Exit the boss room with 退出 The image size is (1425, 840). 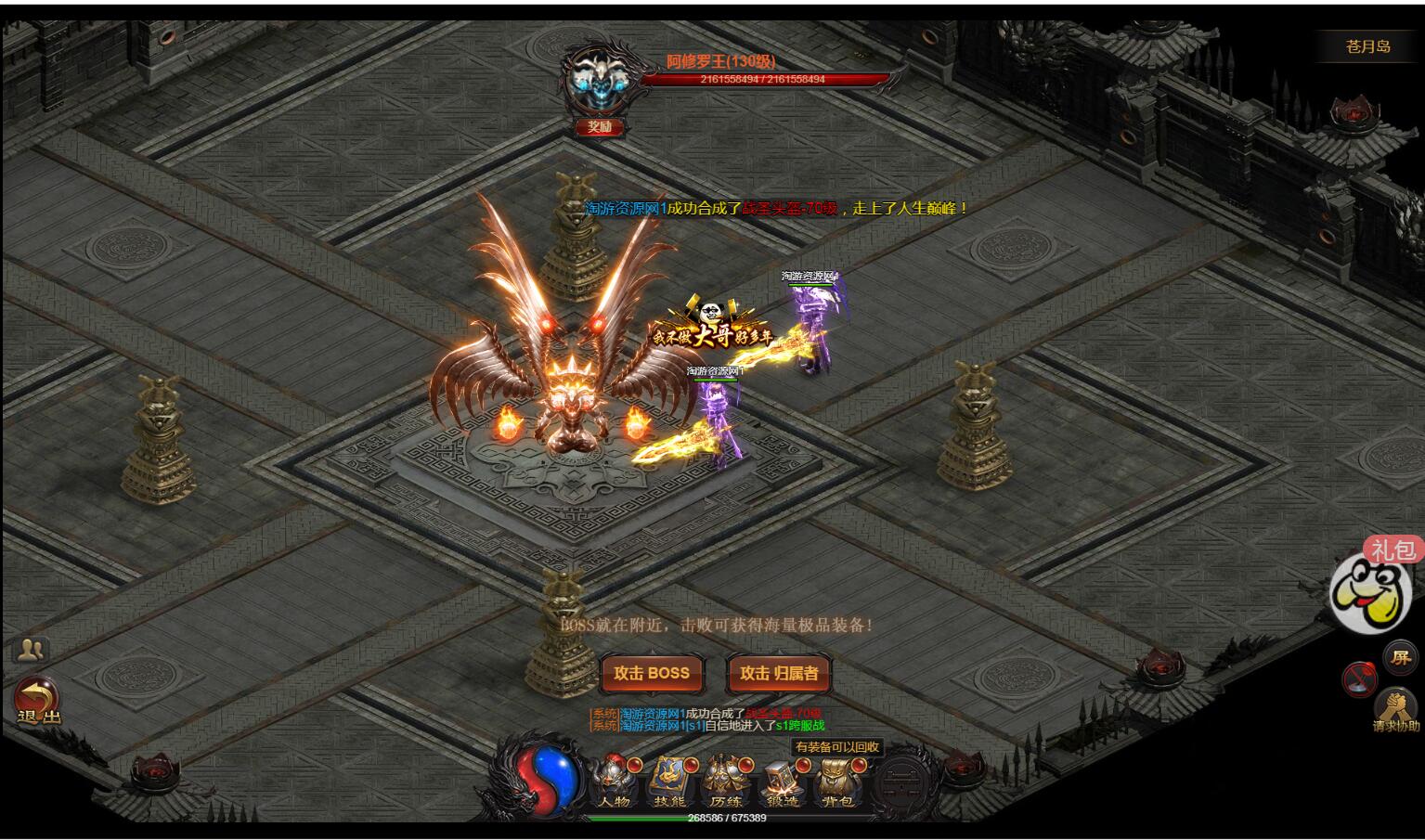(38, 703)
